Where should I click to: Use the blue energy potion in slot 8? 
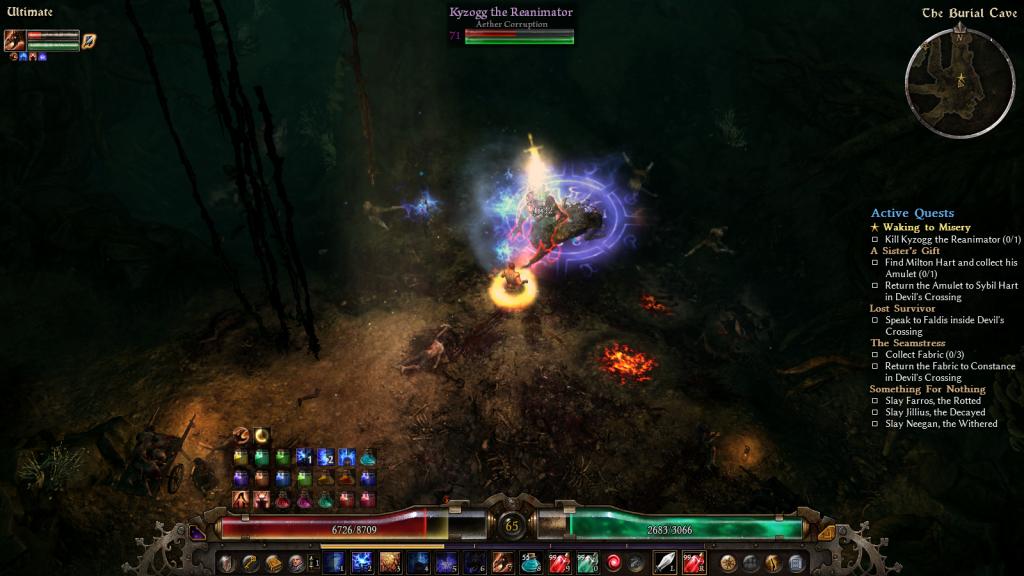coord(531,562)
